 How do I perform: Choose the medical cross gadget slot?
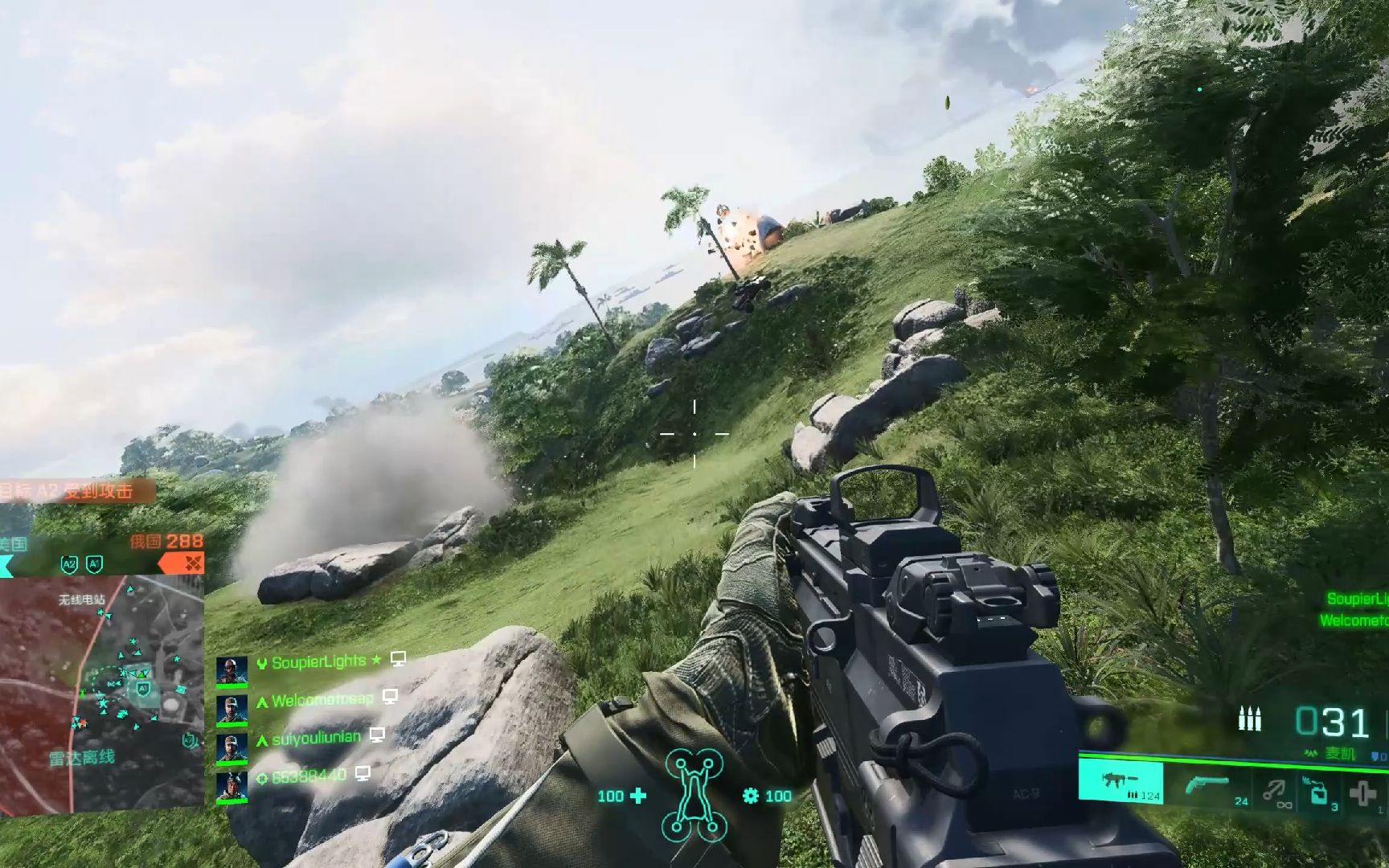[1362, 793]
